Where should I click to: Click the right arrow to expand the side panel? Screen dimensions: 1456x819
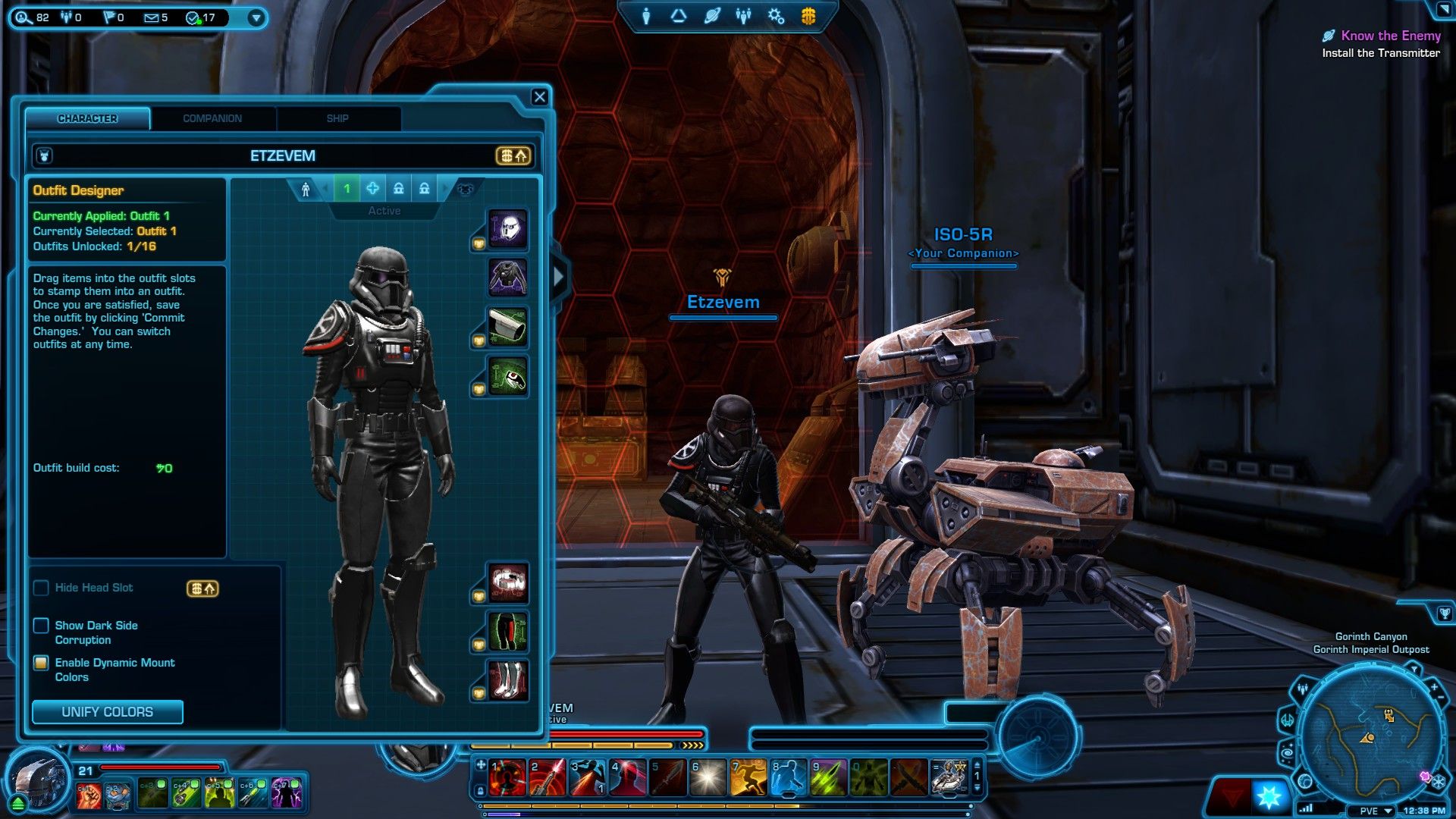pos(559,277)
